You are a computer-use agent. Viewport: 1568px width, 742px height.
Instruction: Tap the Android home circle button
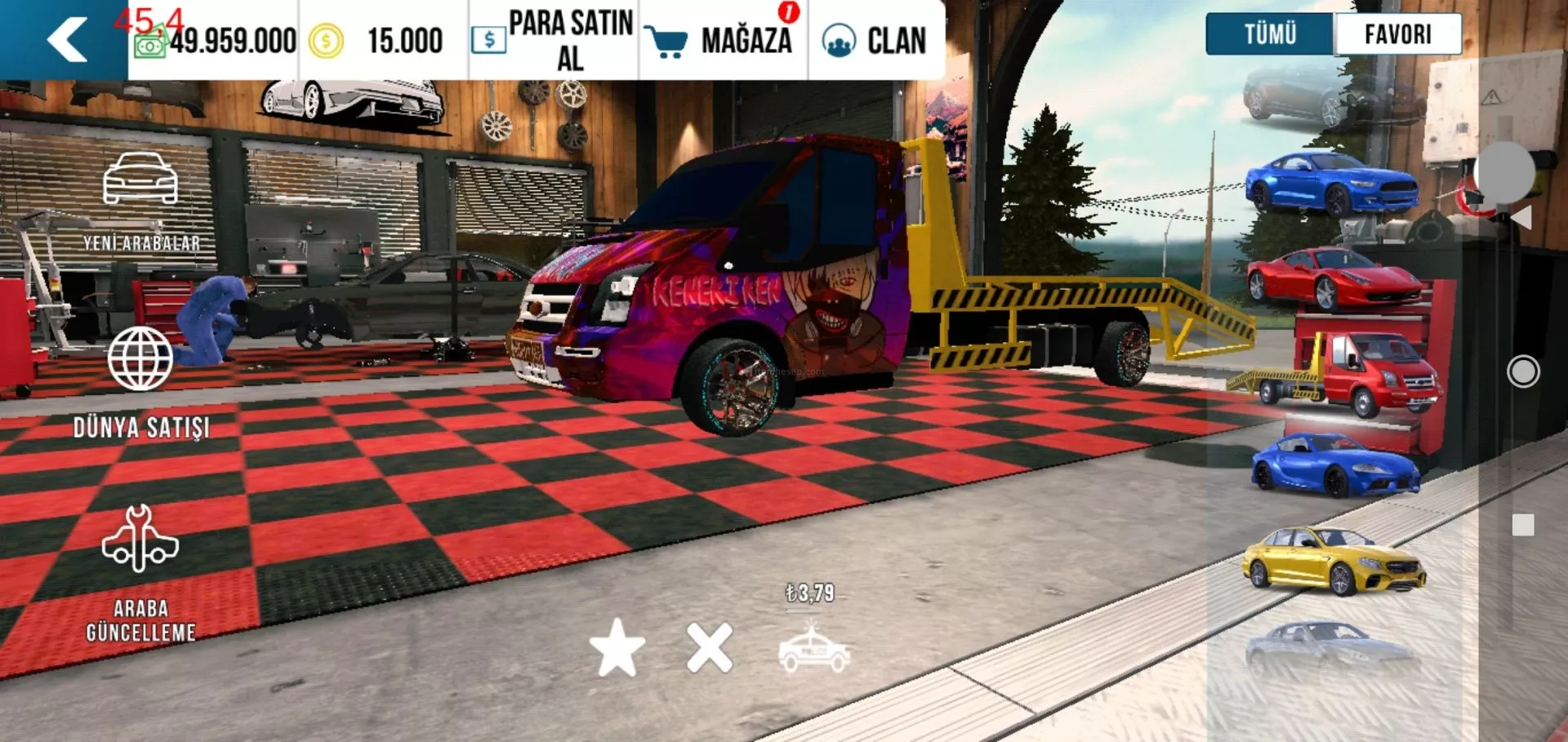(1523, 372)
